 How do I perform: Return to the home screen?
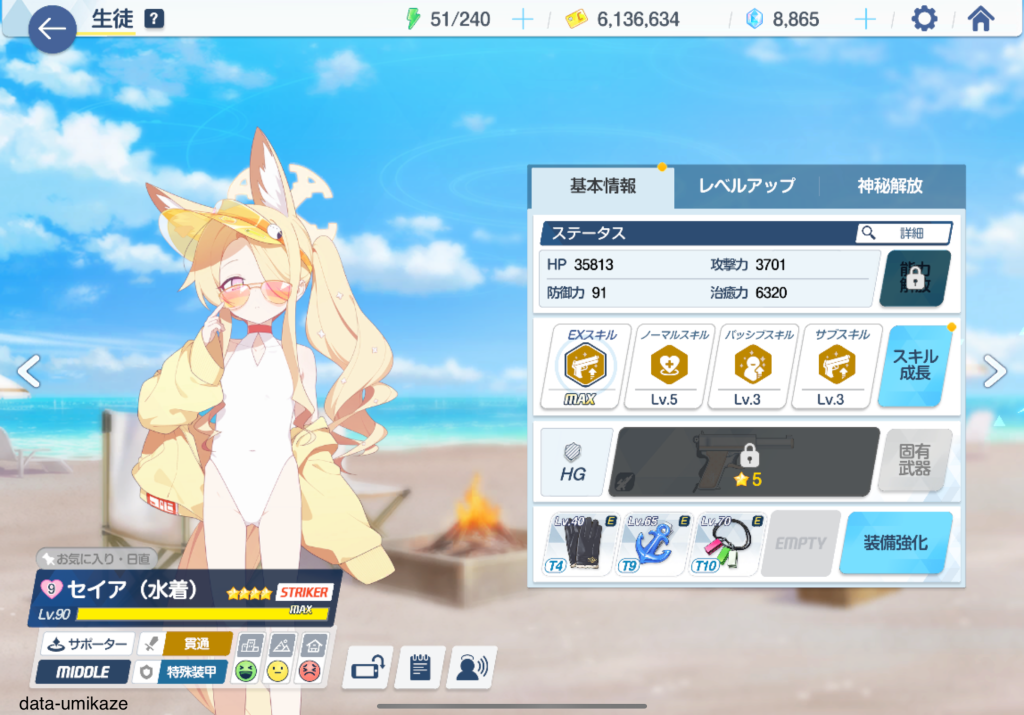[x=980, y=19]
